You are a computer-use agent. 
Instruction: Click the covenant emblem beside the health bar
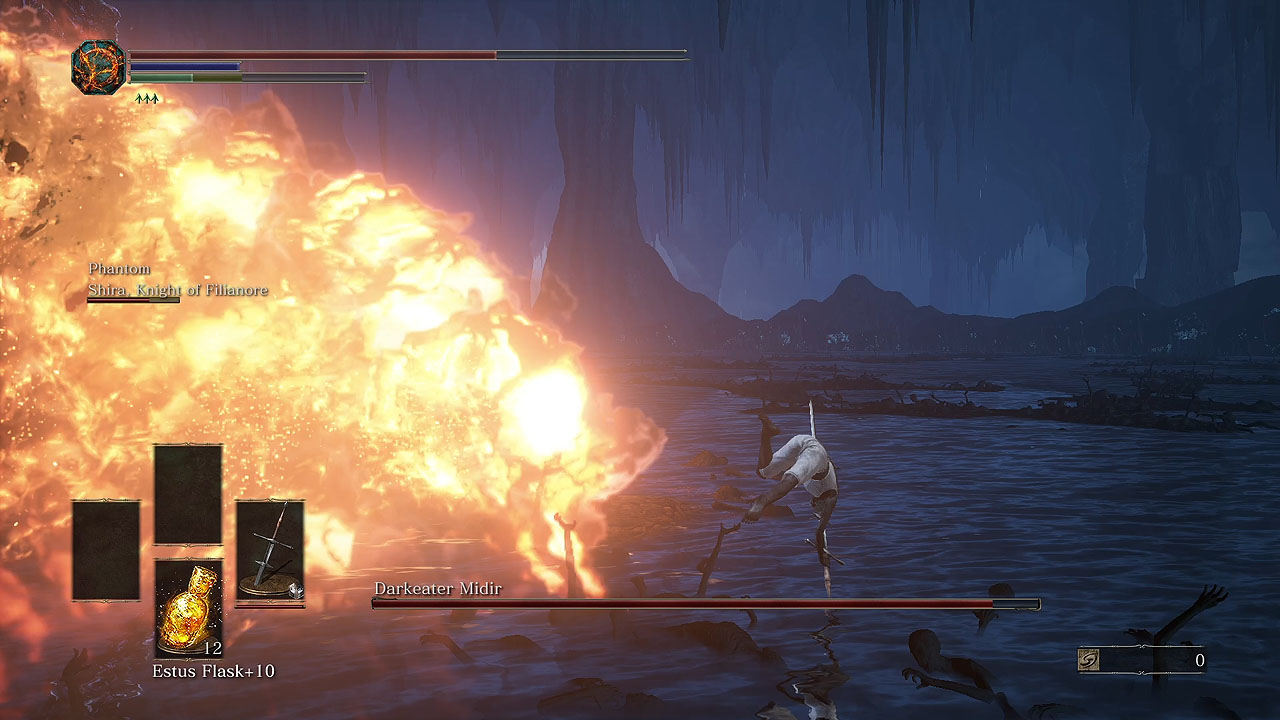pos(98,67)
